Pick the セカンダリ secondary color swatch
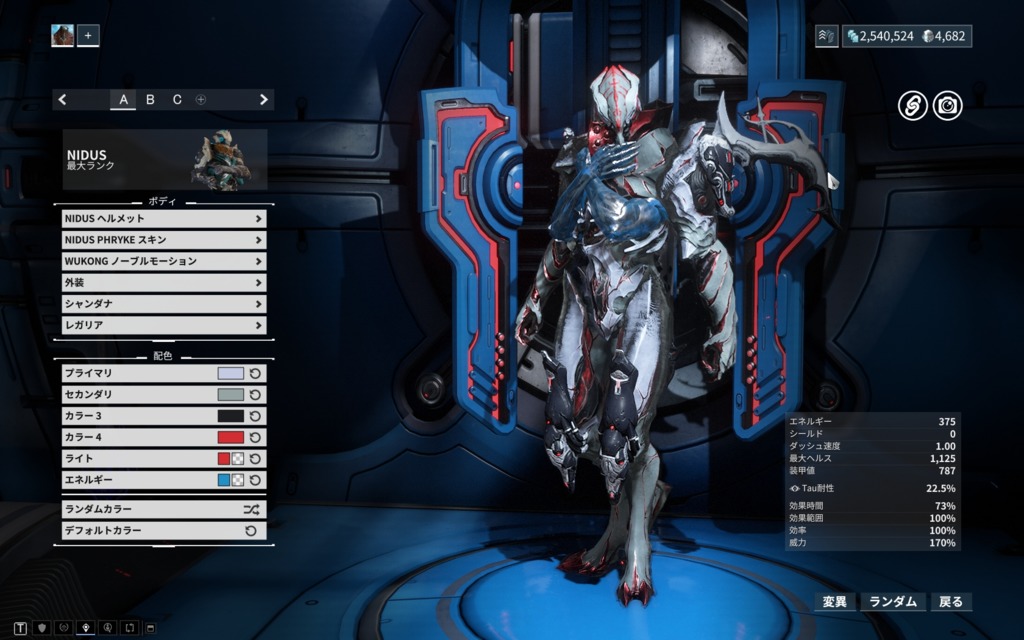Viewport: 1024px width, 640px height. point(230,395)
